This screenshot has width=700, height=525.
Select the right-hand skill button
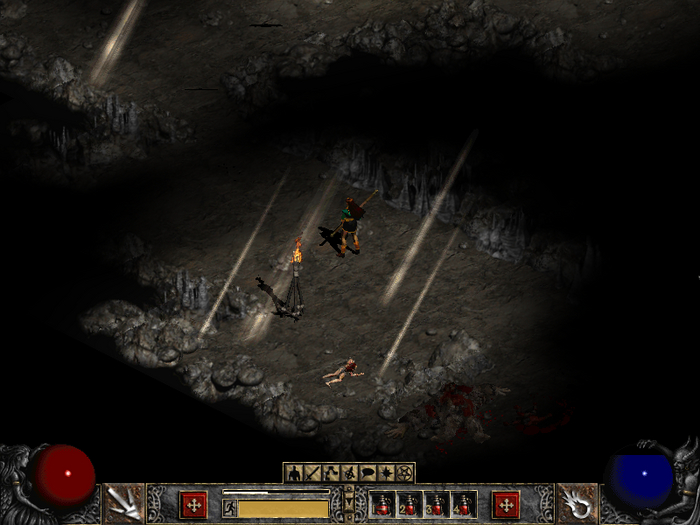coord(576,503)
